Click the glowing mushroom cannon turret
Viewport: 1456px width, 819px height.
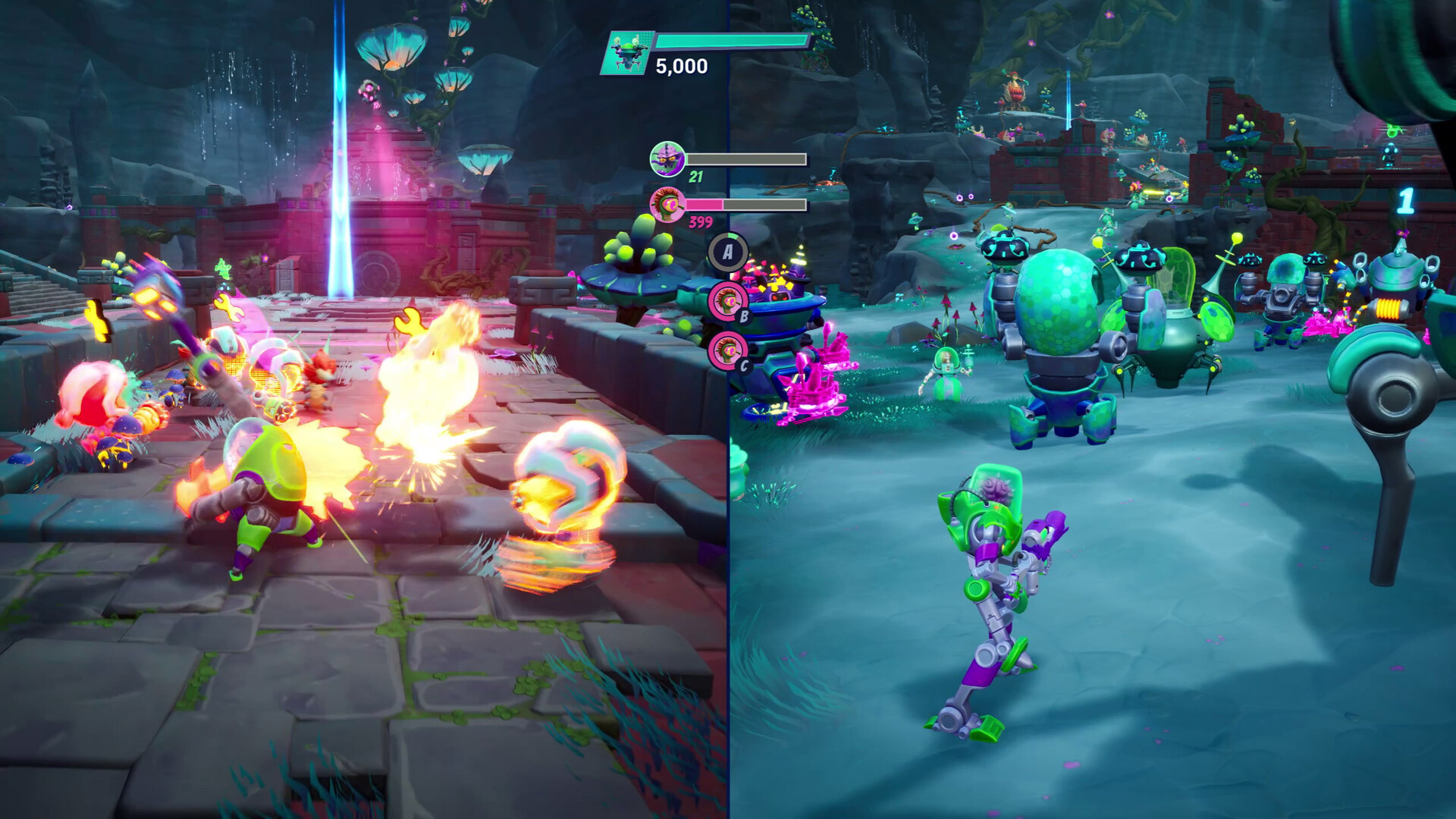coord(781,303)
